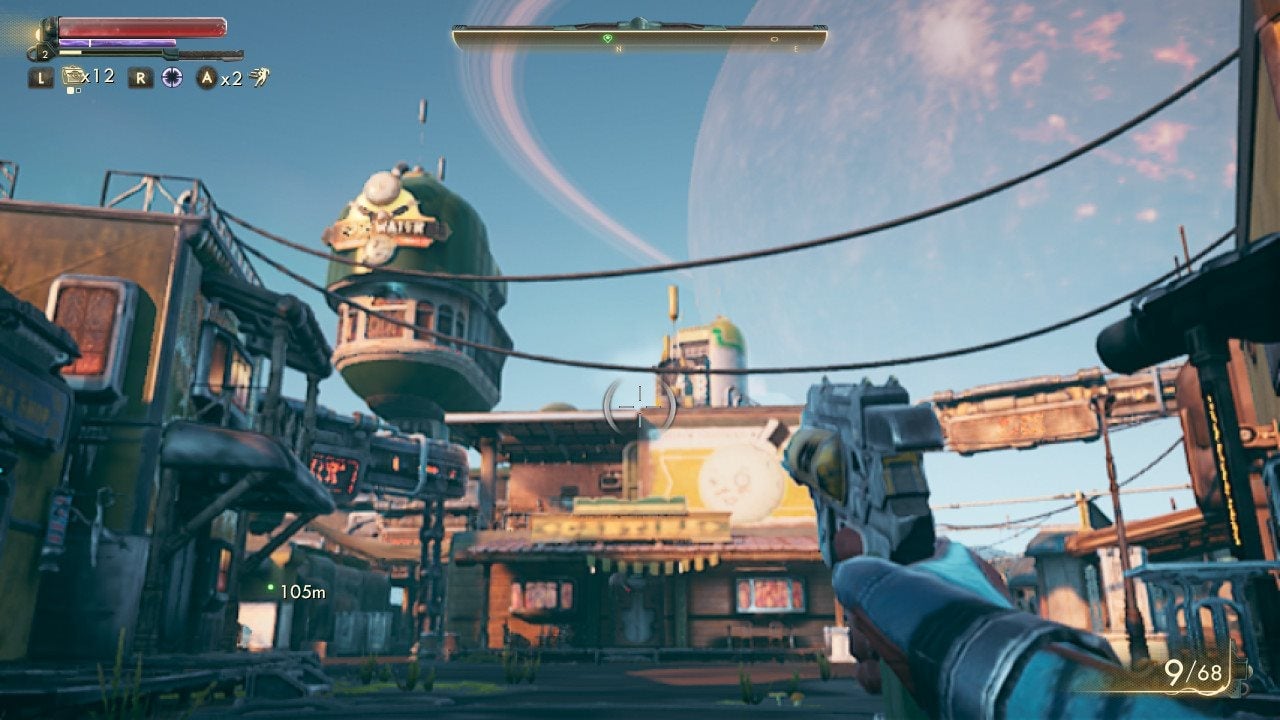Viewport: 1280px width, 720px height.
Task: Activate the purple crosshair ability icon
Action: click(x=172, y=77)
